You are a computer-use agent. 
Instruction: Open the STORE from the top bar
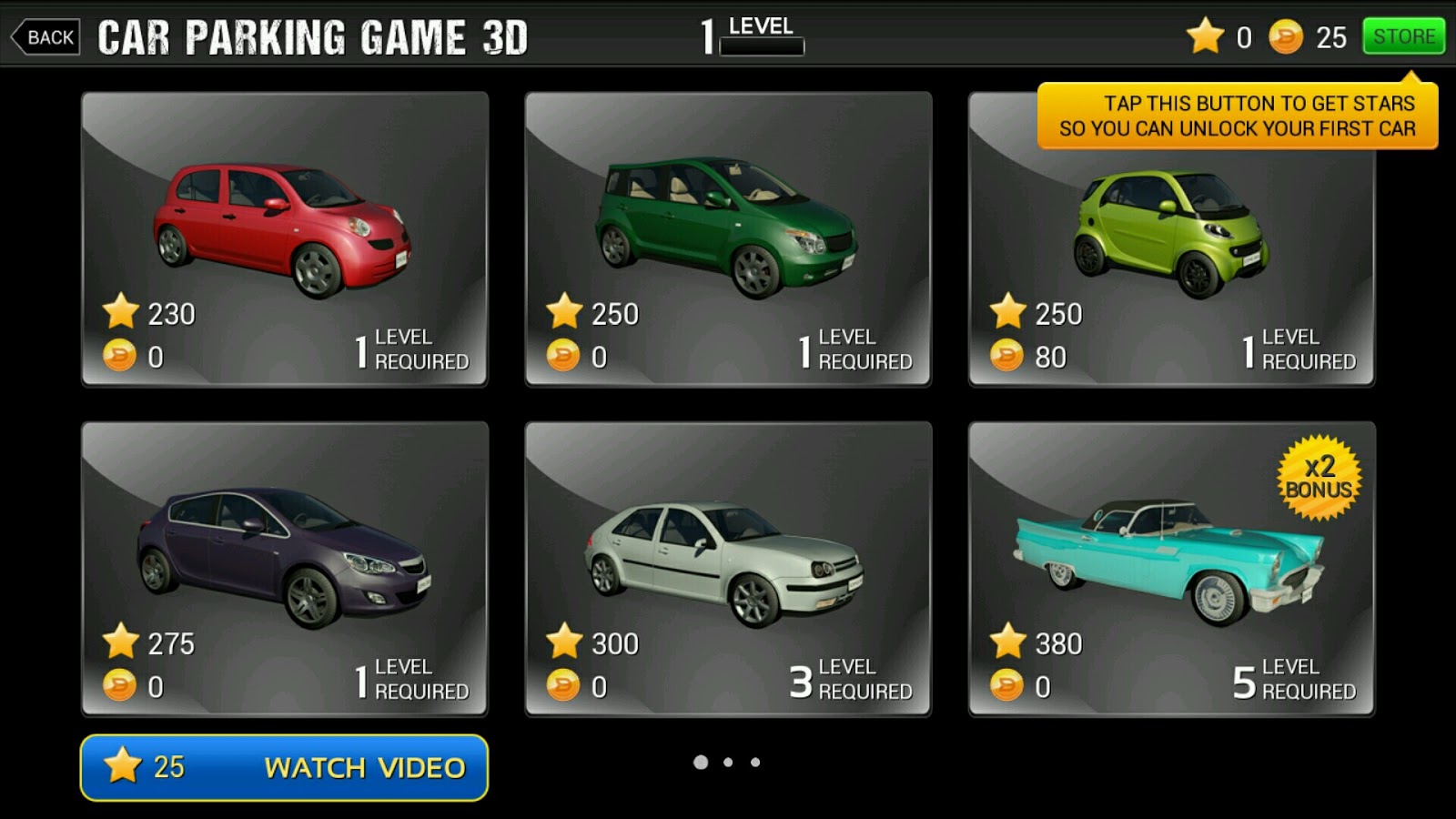click(1402, 36)
